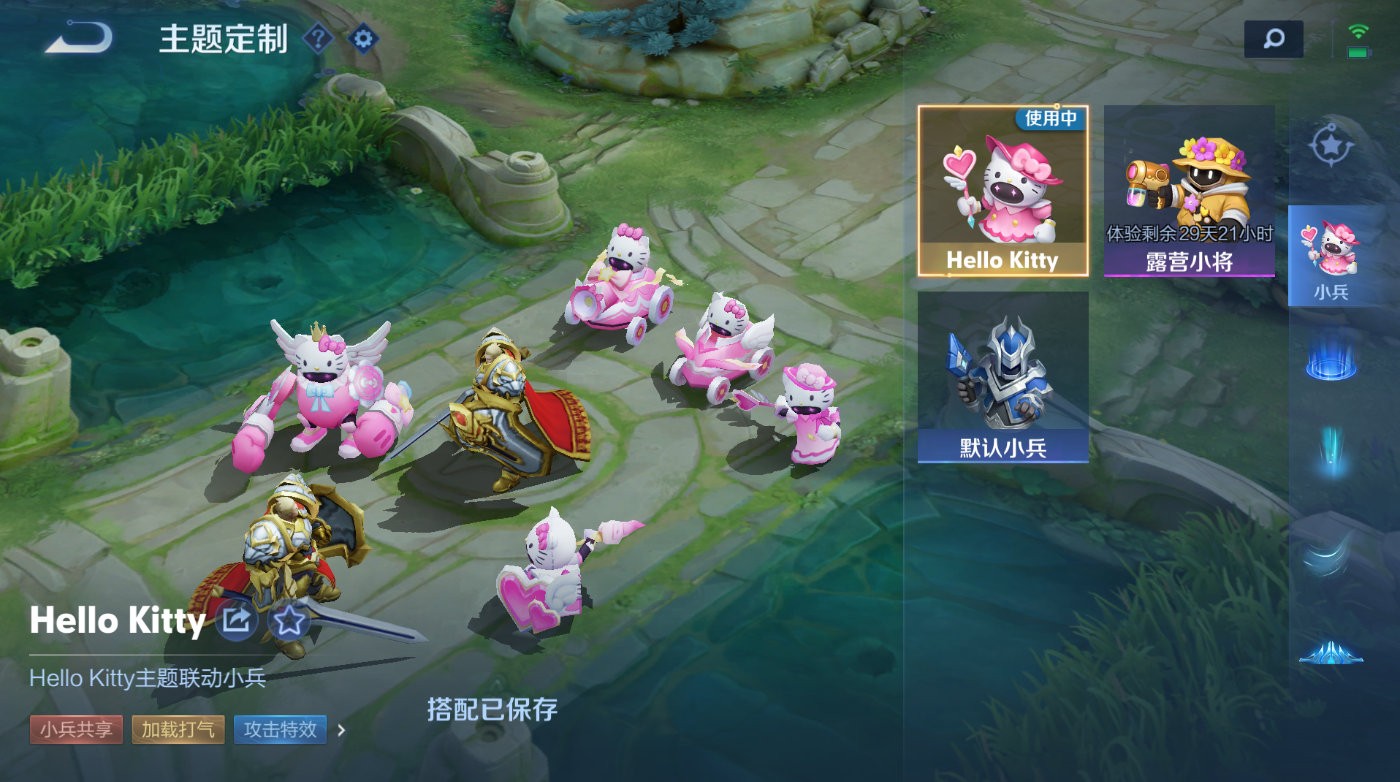Screen dimensions: 1400x782
Task: Open the search magnifier
Action: pyautogui.click(x=1271, y=38)
